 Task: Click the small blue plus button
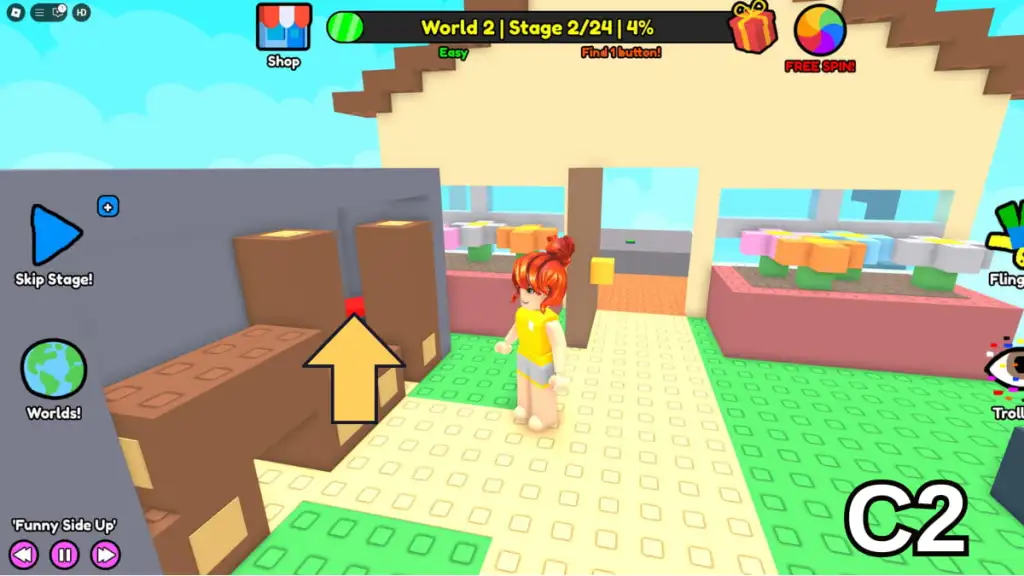tap(108, 207)
